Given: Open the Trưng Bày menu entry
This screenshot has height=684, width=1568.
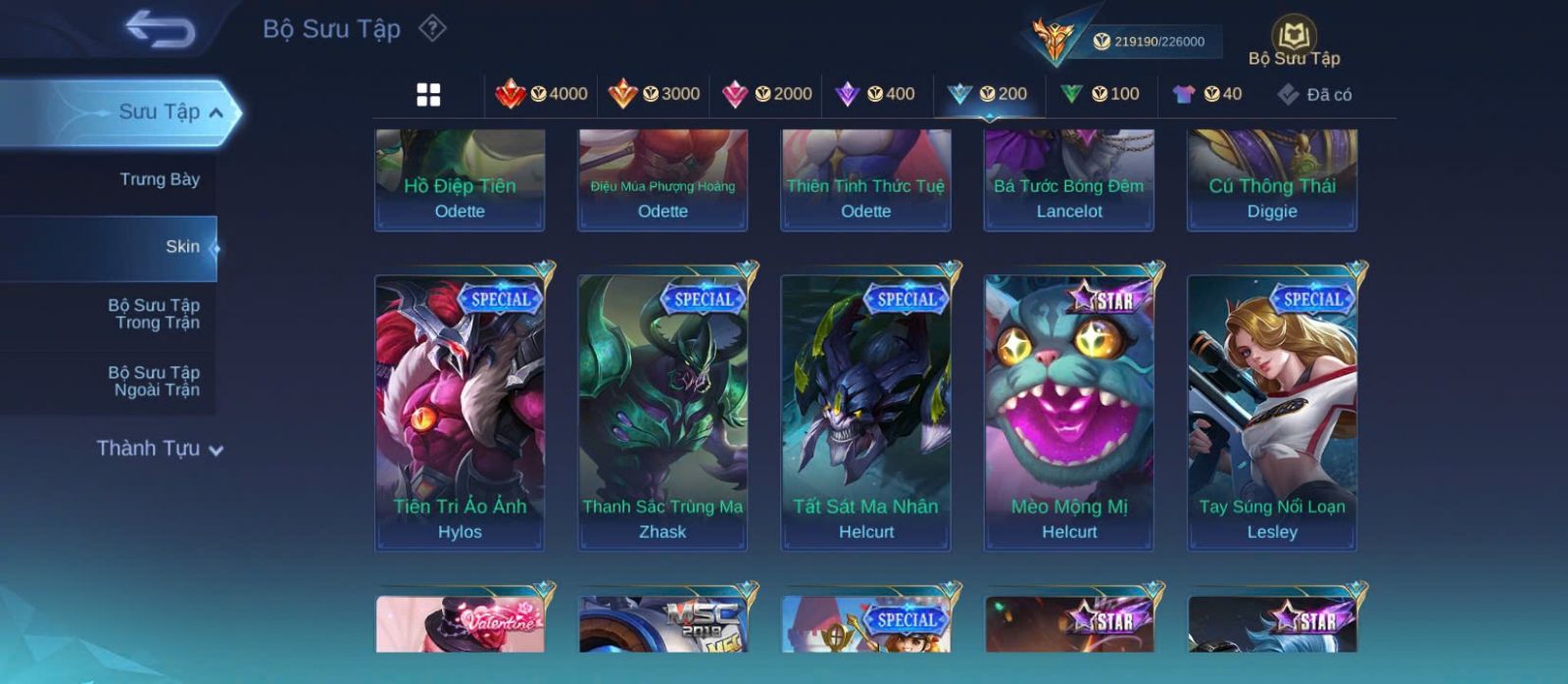Looking at the screenshot, I should pos(159,179).
